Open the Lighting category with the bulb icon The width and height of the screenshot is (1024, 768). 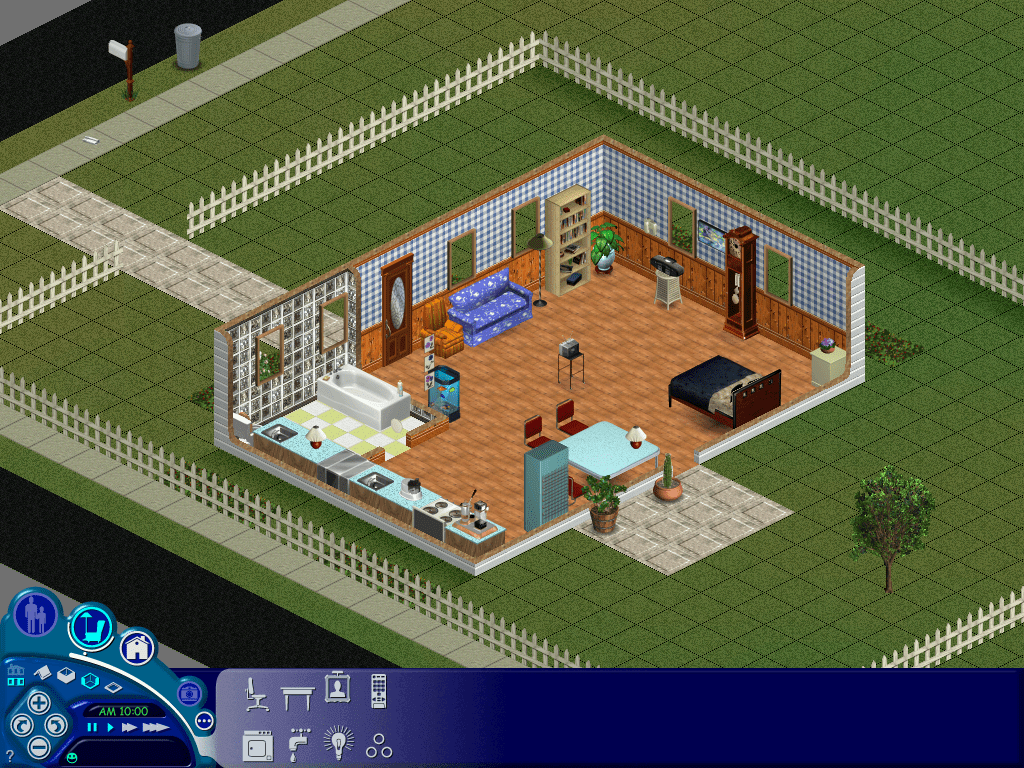tap(338, 744)
